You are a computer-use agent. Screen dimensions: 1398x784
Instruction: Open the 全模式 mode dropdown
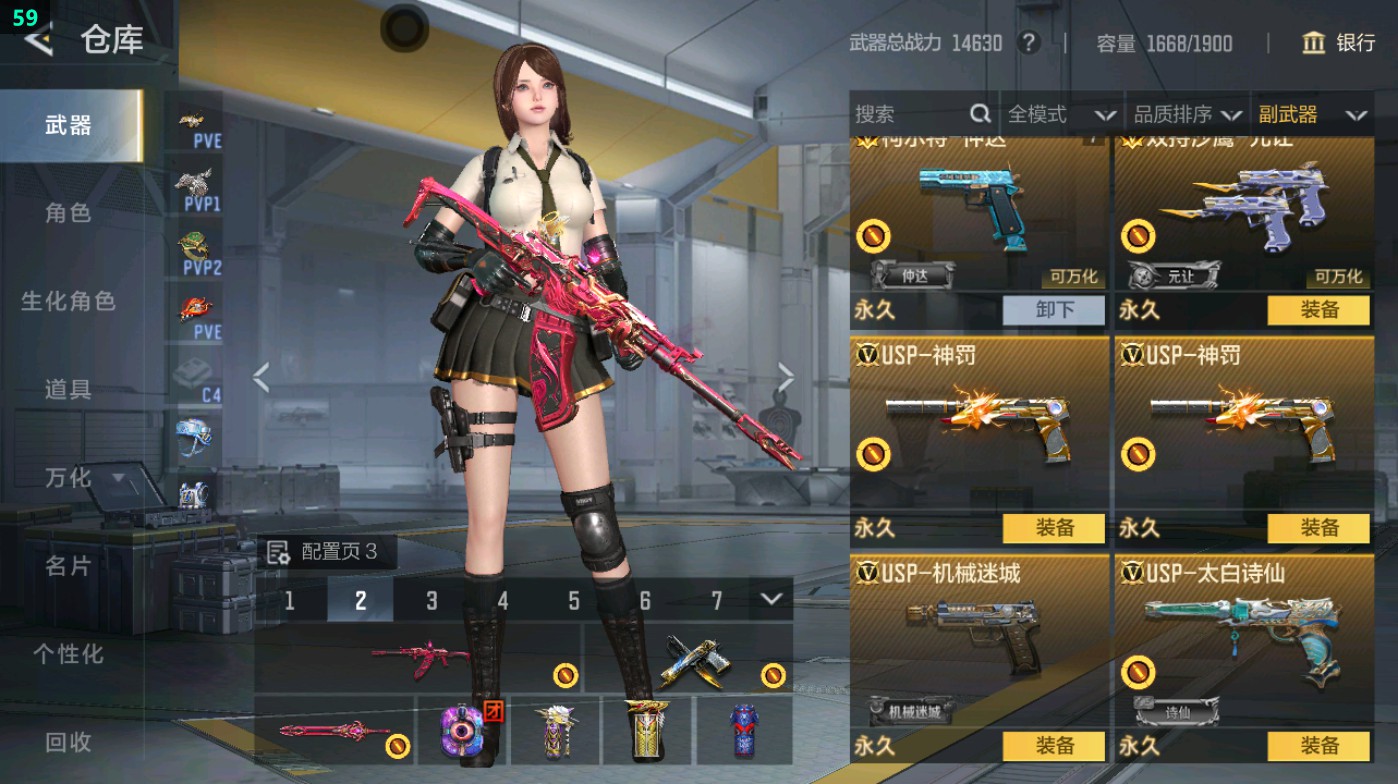click(x=1060, y=115)
